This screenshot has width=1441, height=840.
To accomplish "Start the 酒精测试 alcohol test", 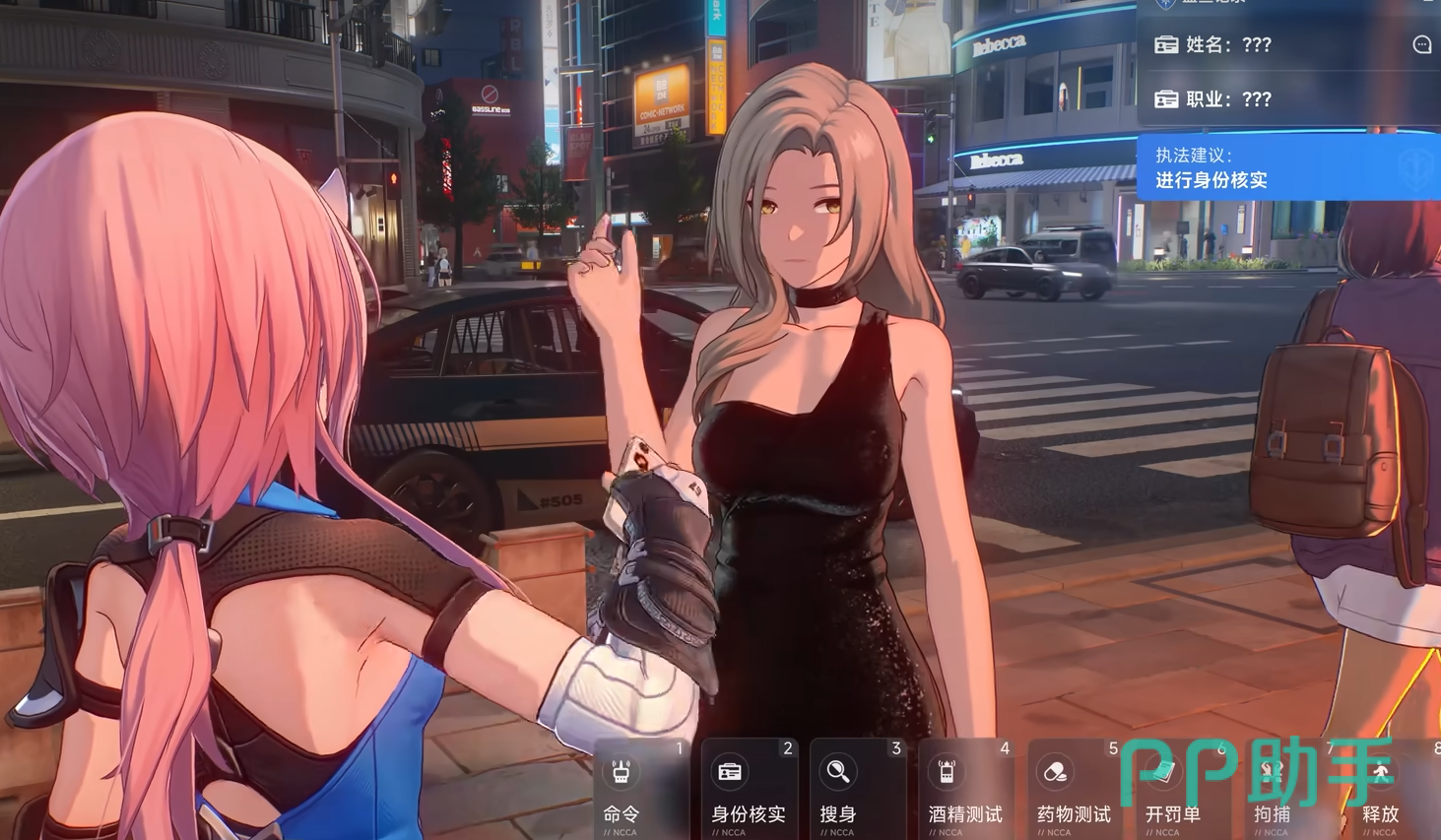I will (x=965, y=789).
